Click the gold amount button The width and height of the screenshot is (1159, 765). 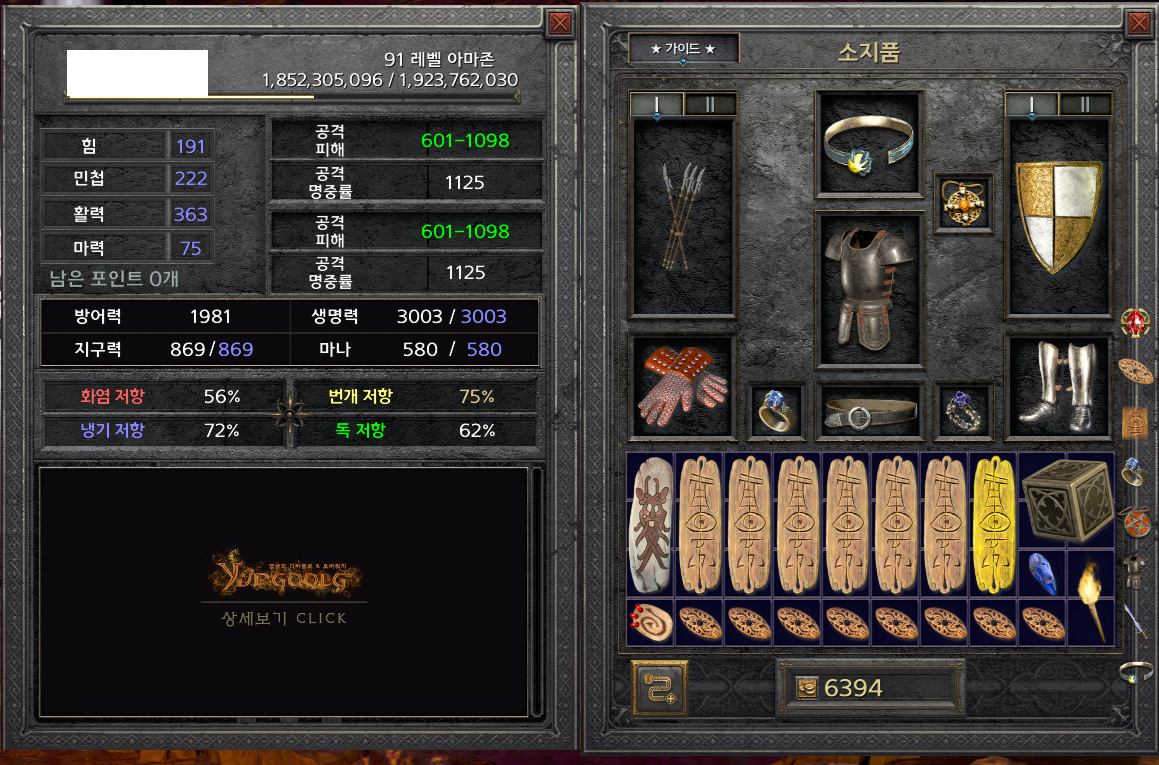[869, 688]
